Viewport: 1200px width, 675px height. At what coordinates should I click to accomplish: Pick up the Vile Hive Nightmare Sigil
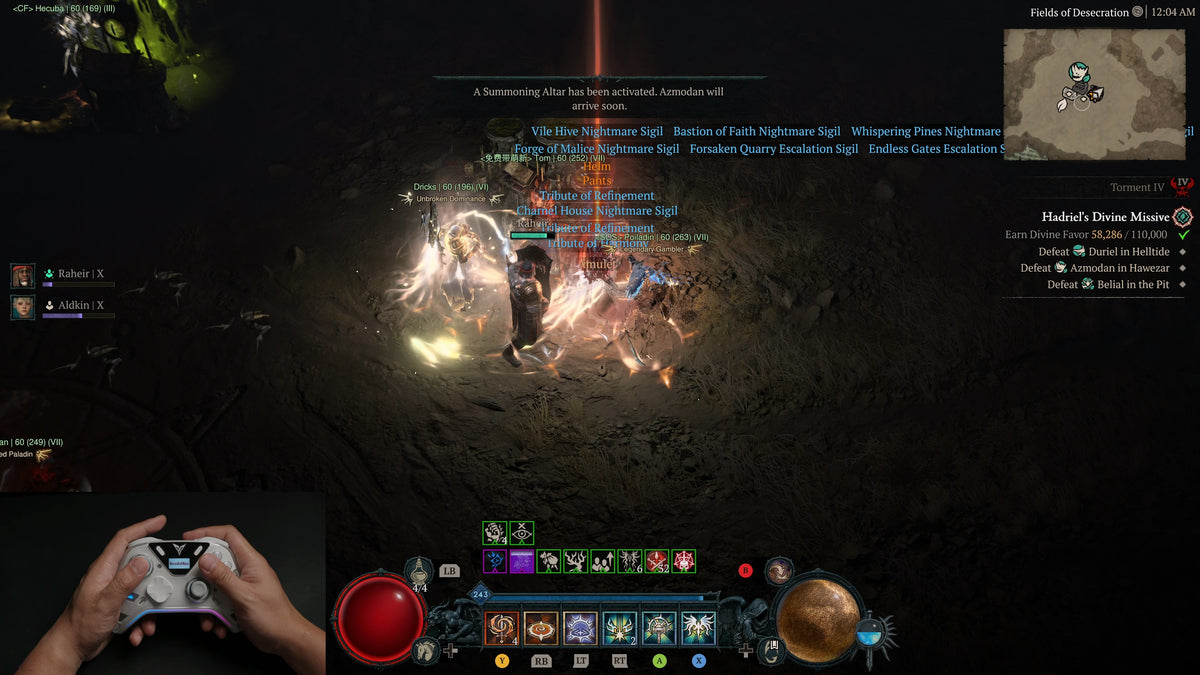(x=597, y=131)
